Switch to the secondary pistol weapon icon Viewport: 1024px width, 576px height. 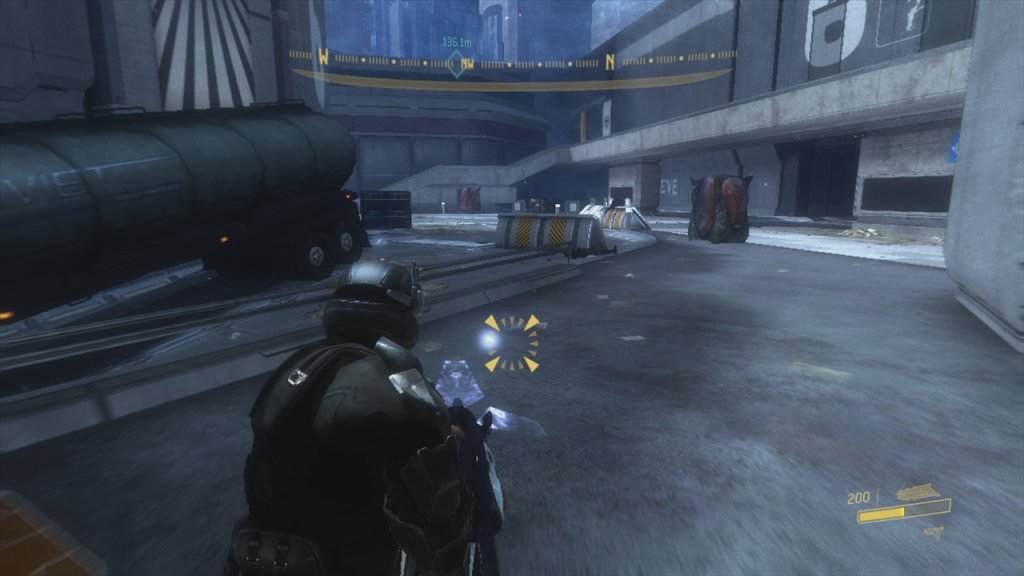[934, 532]
